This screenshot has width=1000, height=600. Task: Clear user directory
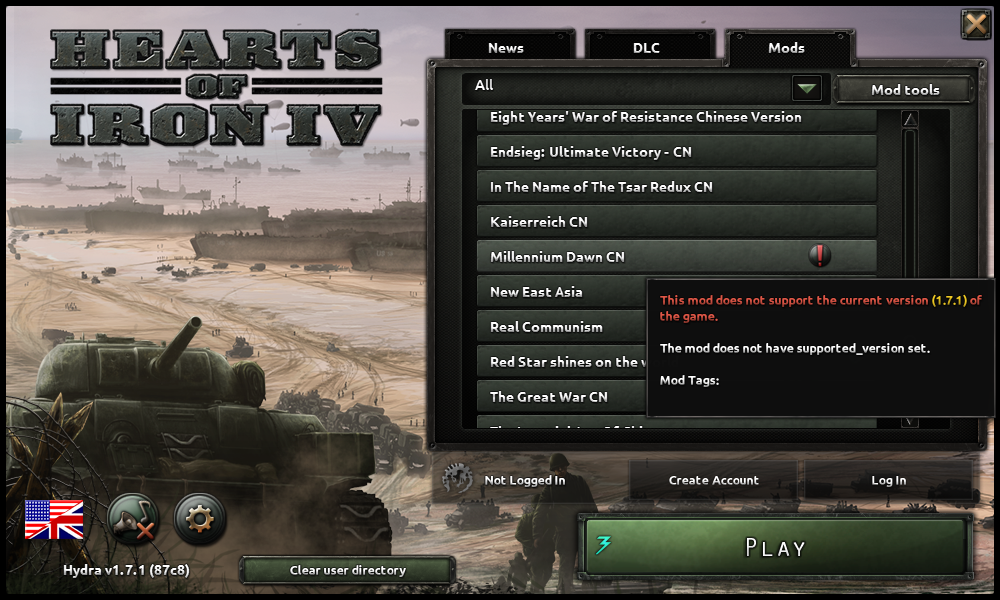[x=347, y=570]
